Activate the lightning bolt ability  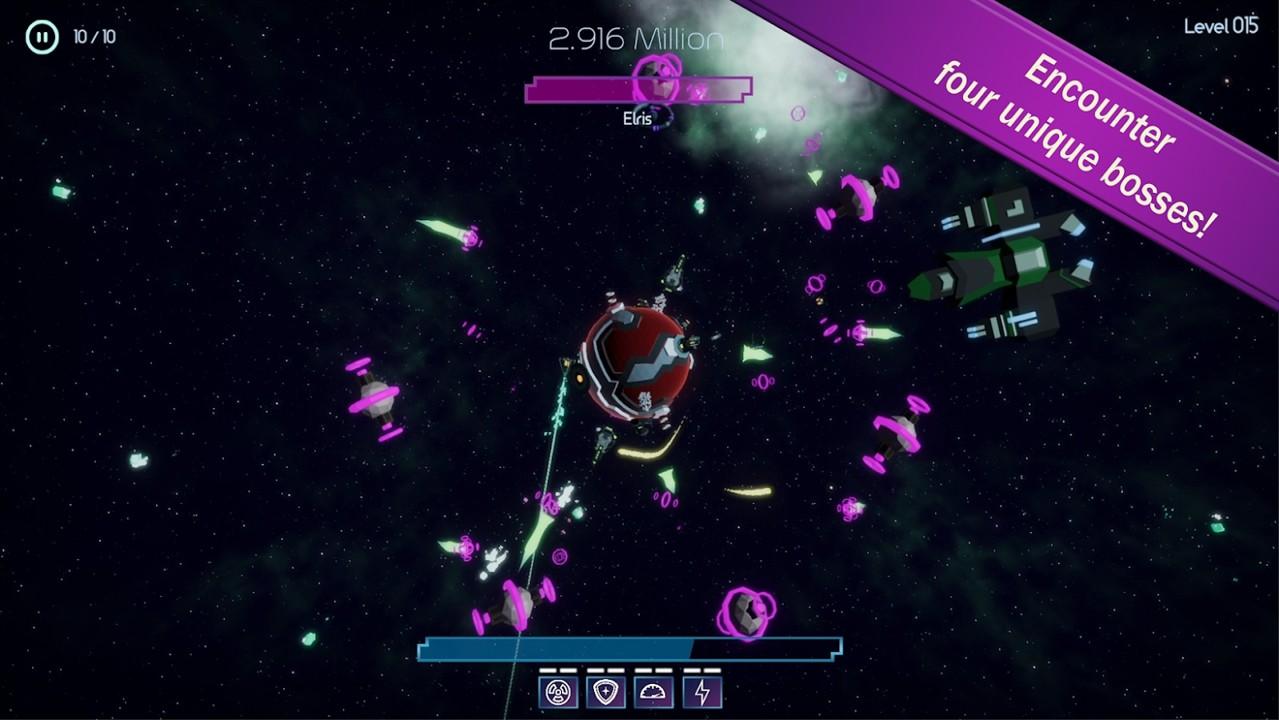pyautogui.click(x=702, y=691)
